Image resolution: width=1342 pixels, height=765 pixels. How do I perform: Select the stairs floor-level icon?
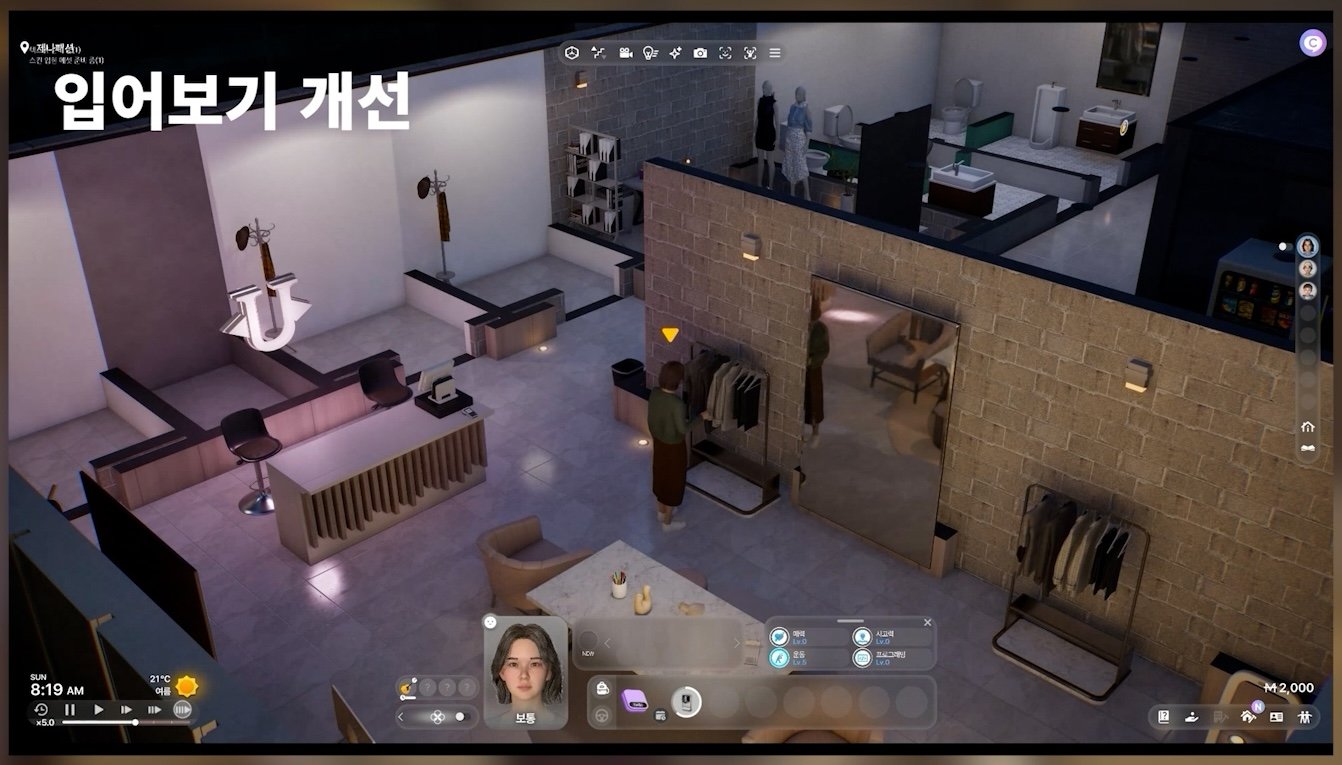(x=598, y=53)
